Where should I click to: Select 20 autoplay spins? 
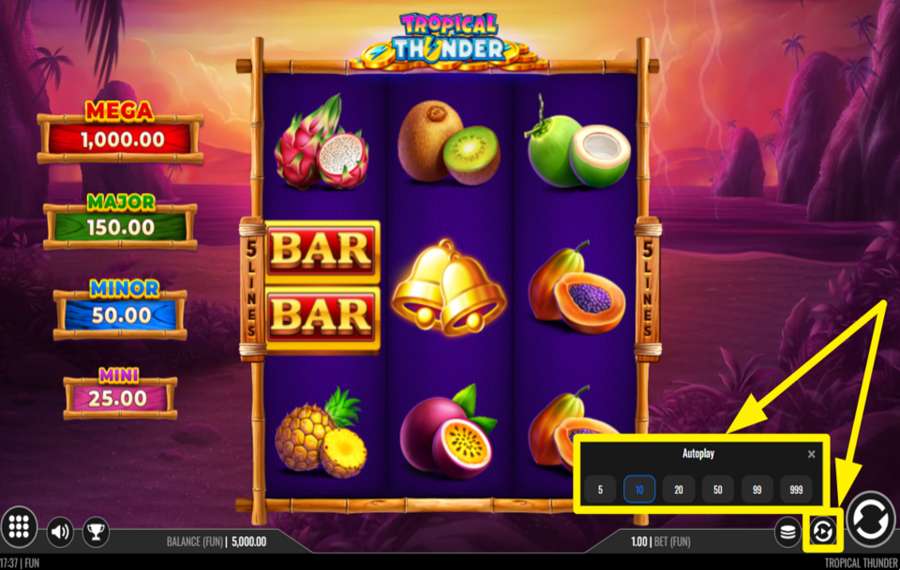678,489
